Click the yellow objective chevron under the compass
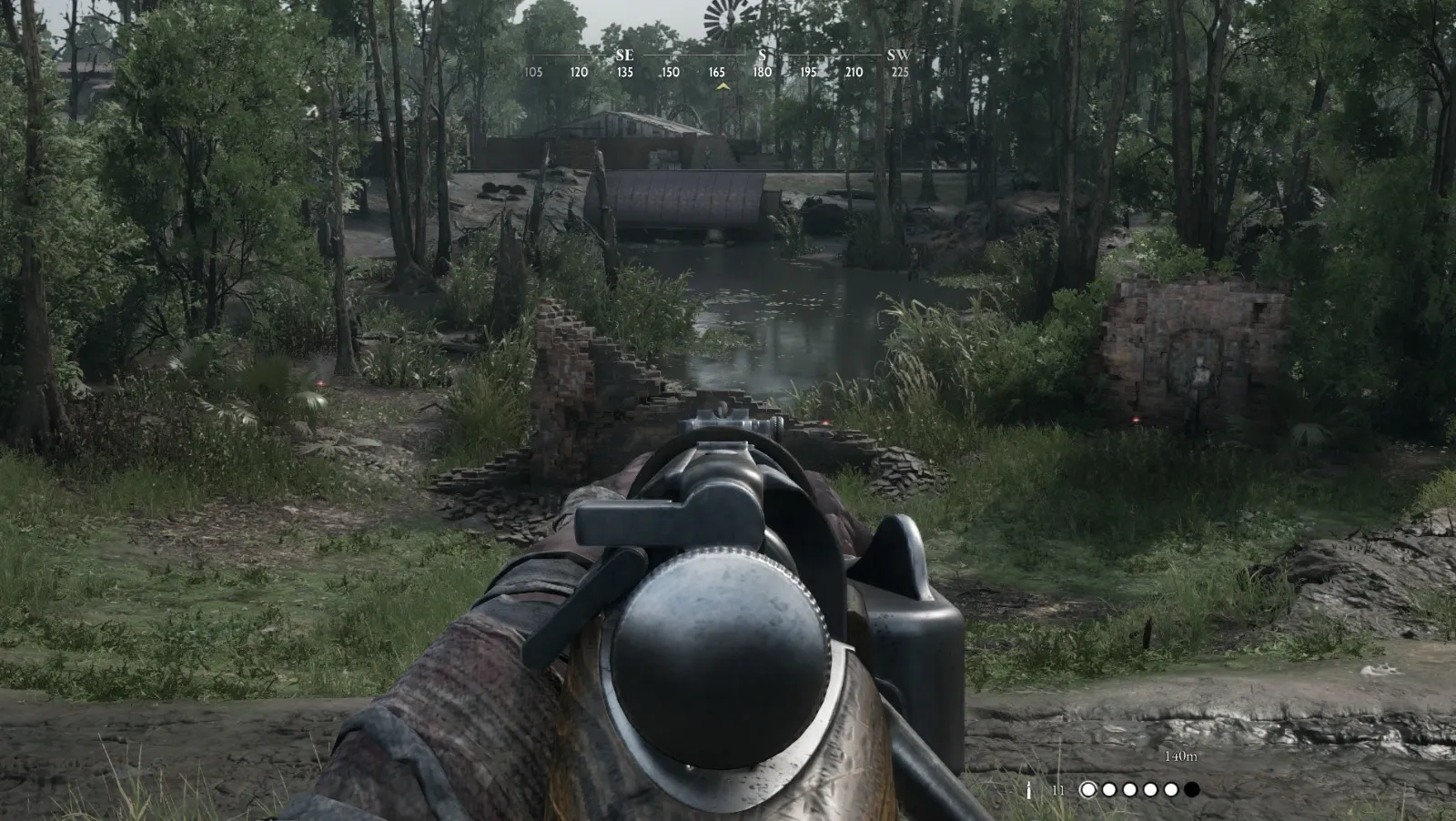1456x821 pixels. (x=723, y=84)
